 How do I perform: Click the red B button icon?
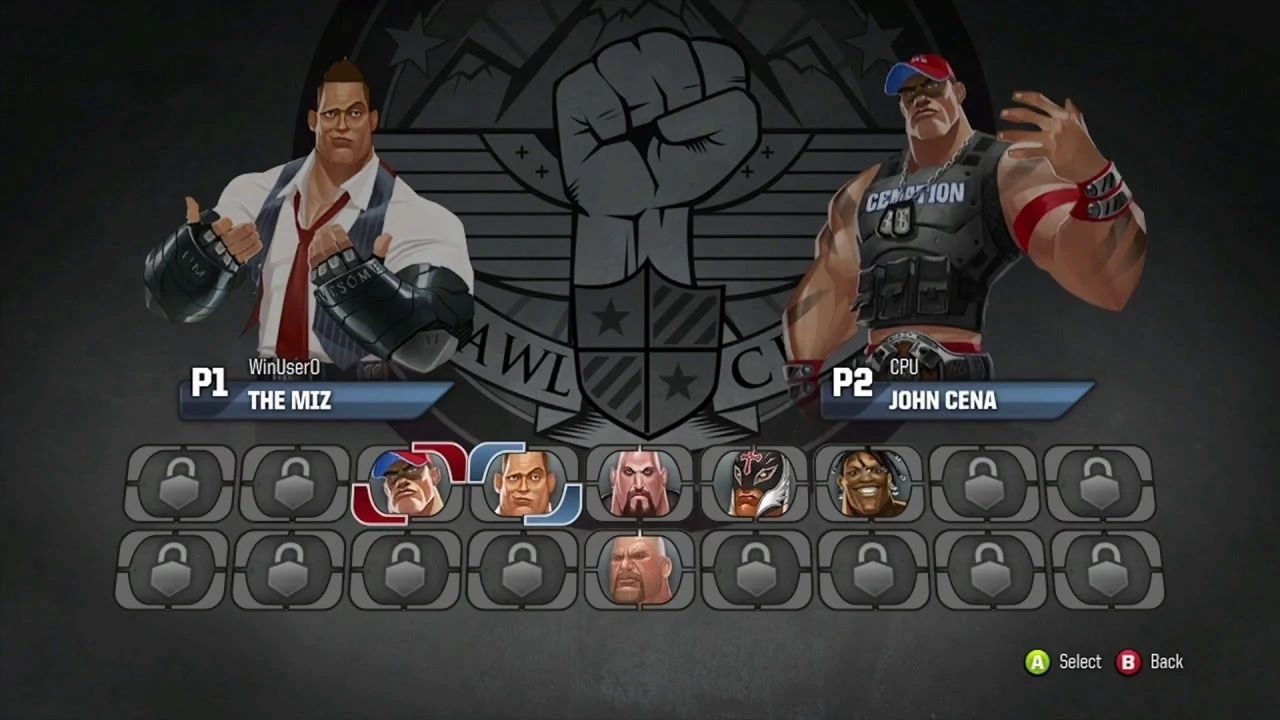pyautogui.click(x=1126, y=662)
